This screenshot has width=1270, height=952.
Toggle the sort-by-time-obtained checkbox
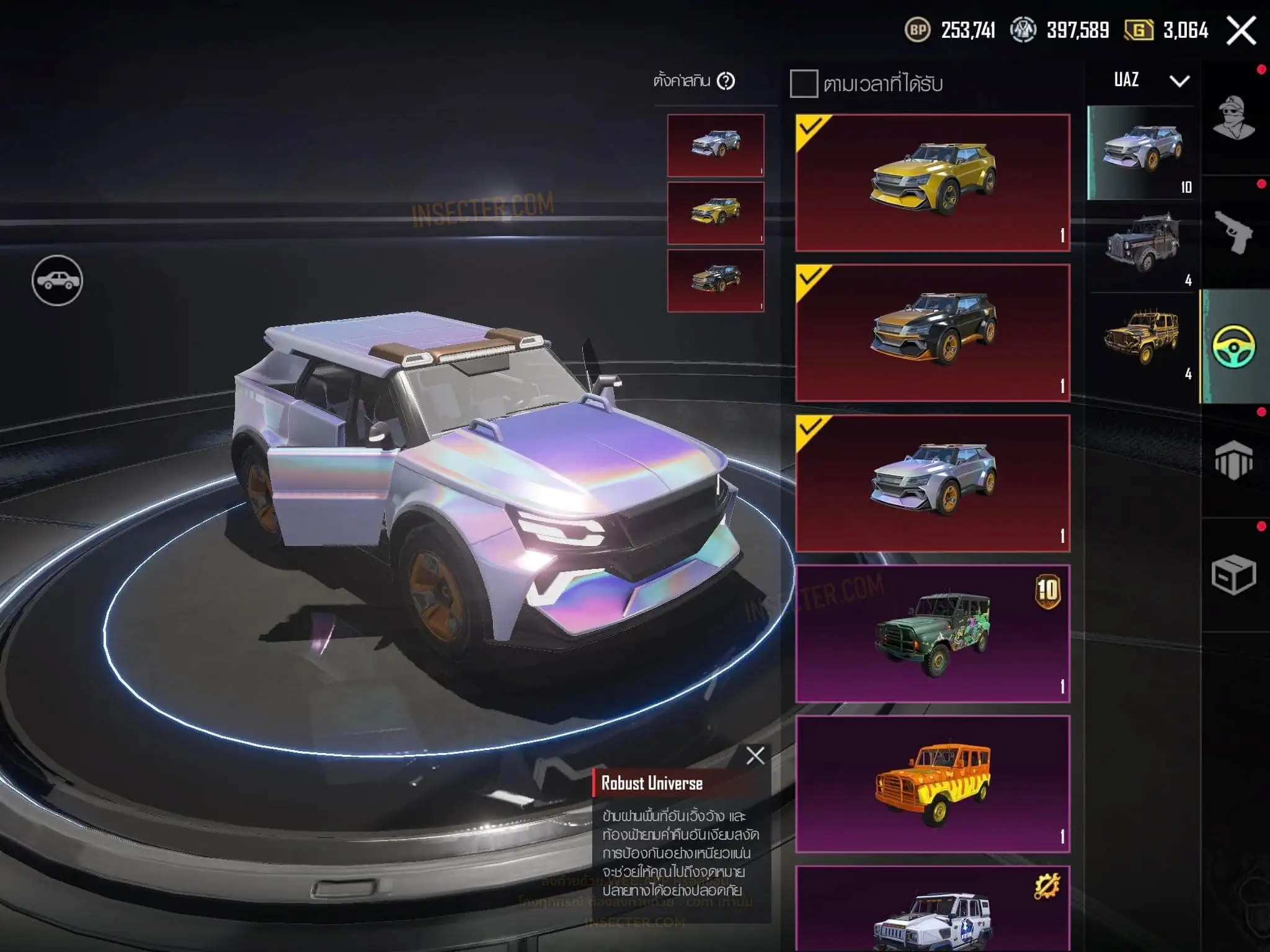804,84
